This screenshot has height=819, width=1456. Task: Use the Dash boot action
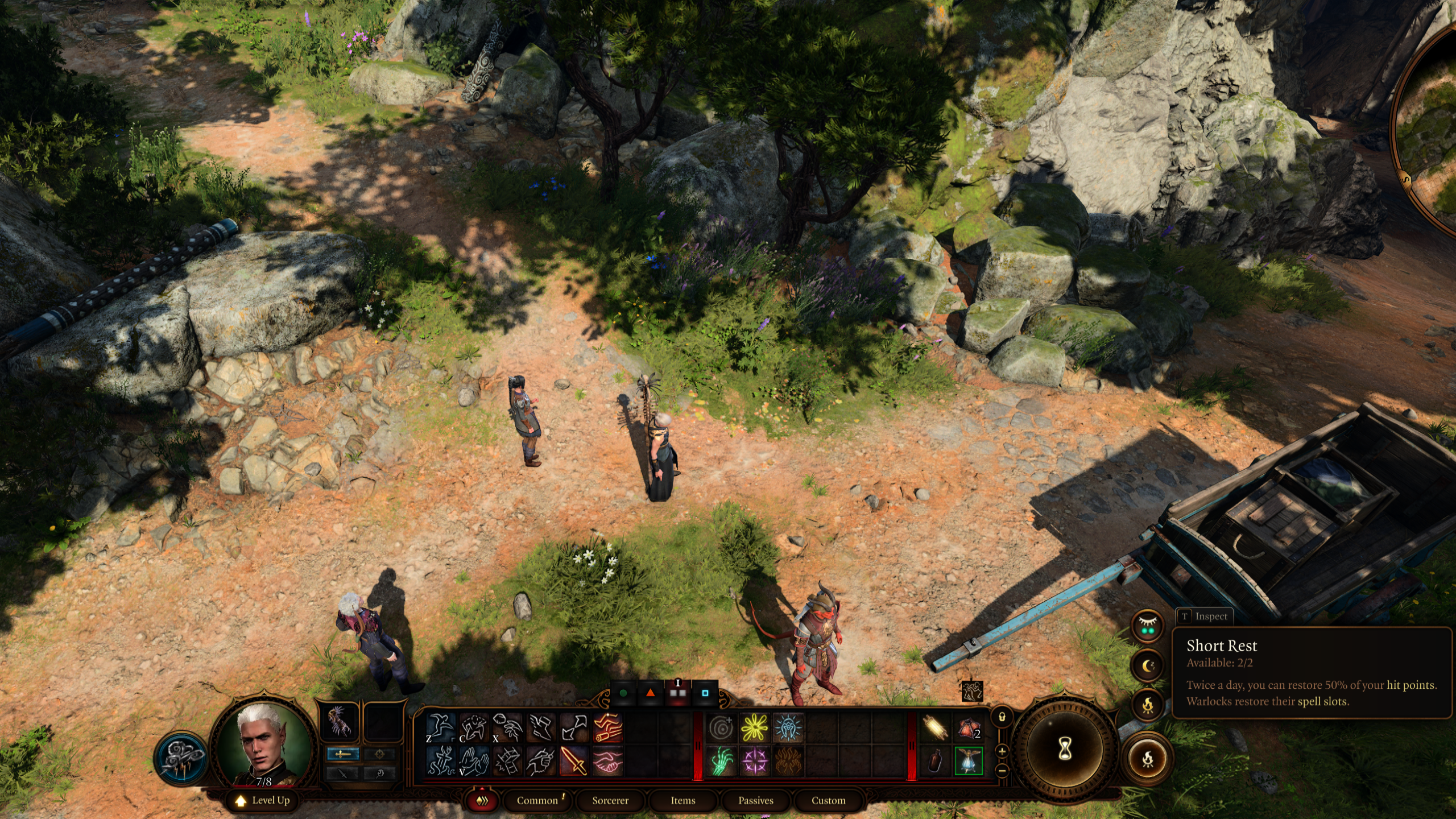(540, 727)
